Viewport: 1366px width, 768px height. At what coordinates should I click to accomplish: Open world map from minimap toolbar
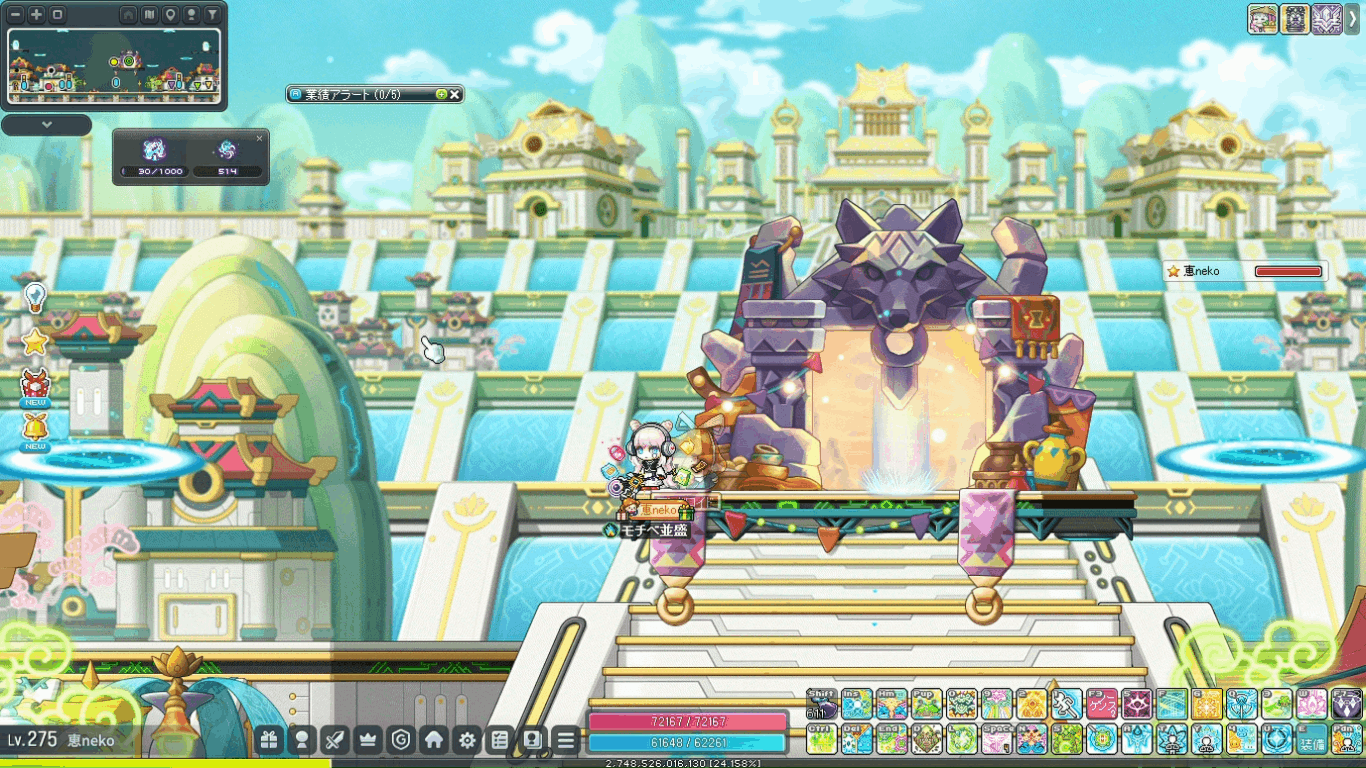(149, 15)
